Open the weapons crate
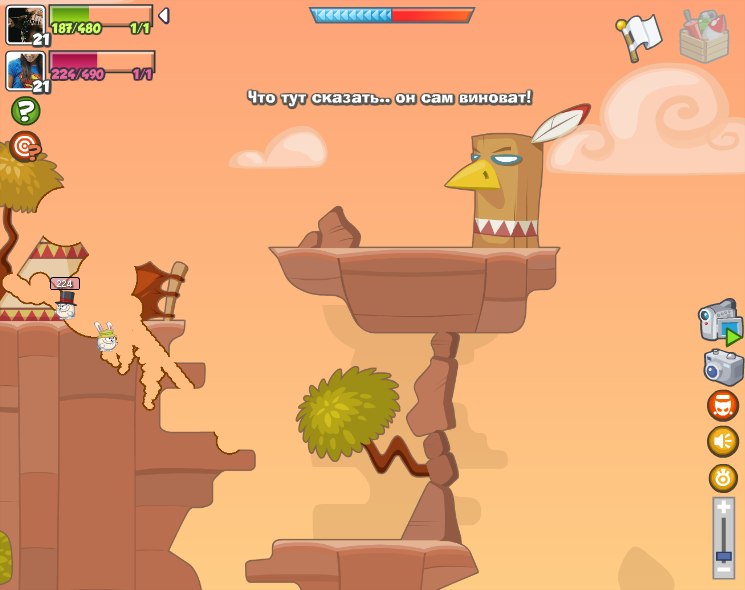This screenshot has width=745, height=590. [x=704, y=37]
